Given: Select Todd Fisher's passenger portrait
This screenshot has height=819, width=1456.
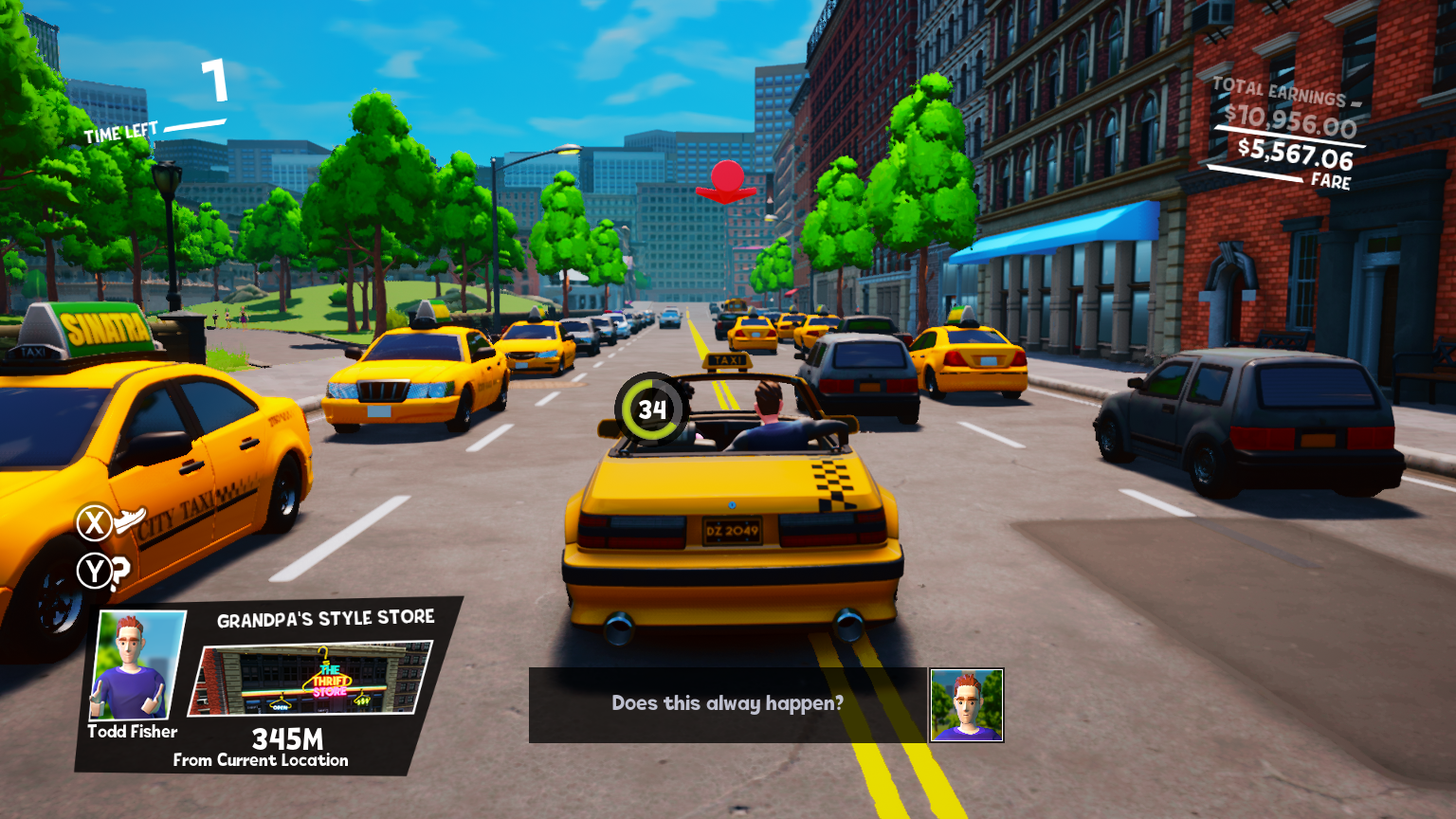Looking at the screenshot, I should click(136, 665).
